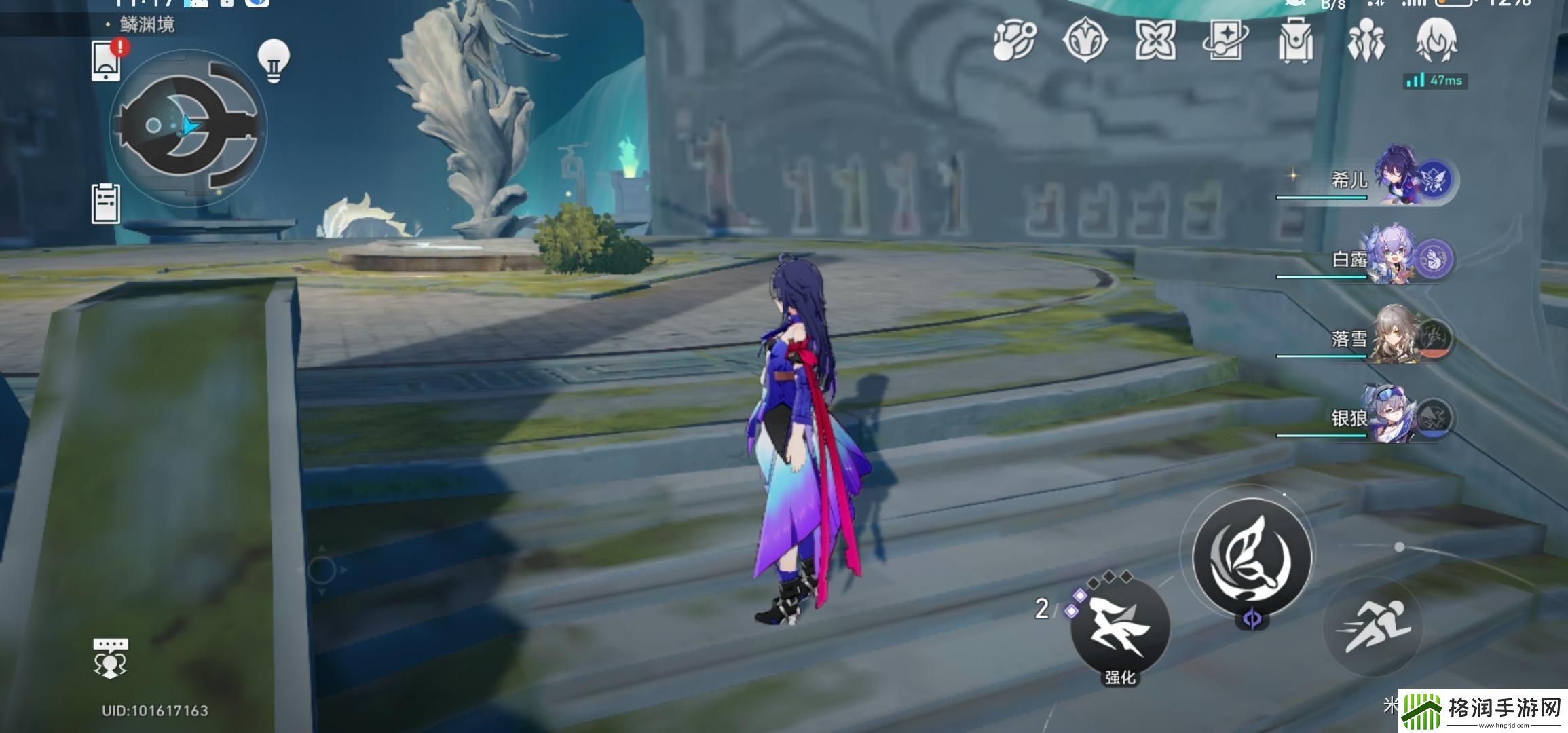Viewport: 1568px width, 733px height.
Task: Open the mission clipboard icon
Action: click(106, 203)
